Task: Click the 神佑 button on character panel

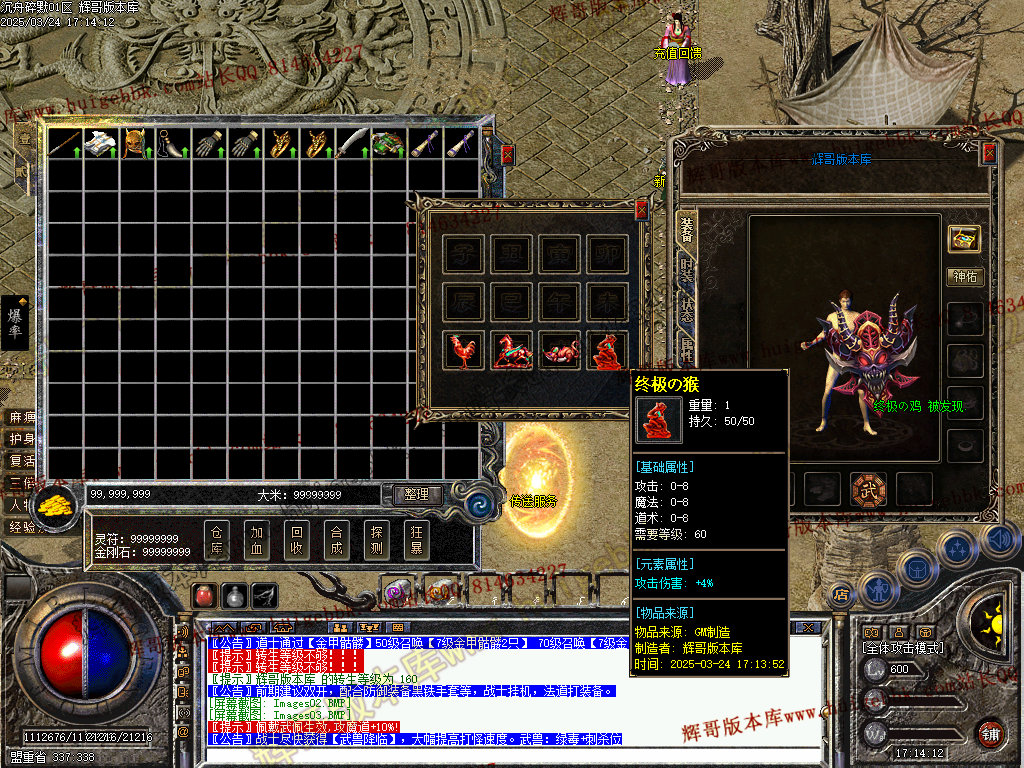Action: click(964, 276)
